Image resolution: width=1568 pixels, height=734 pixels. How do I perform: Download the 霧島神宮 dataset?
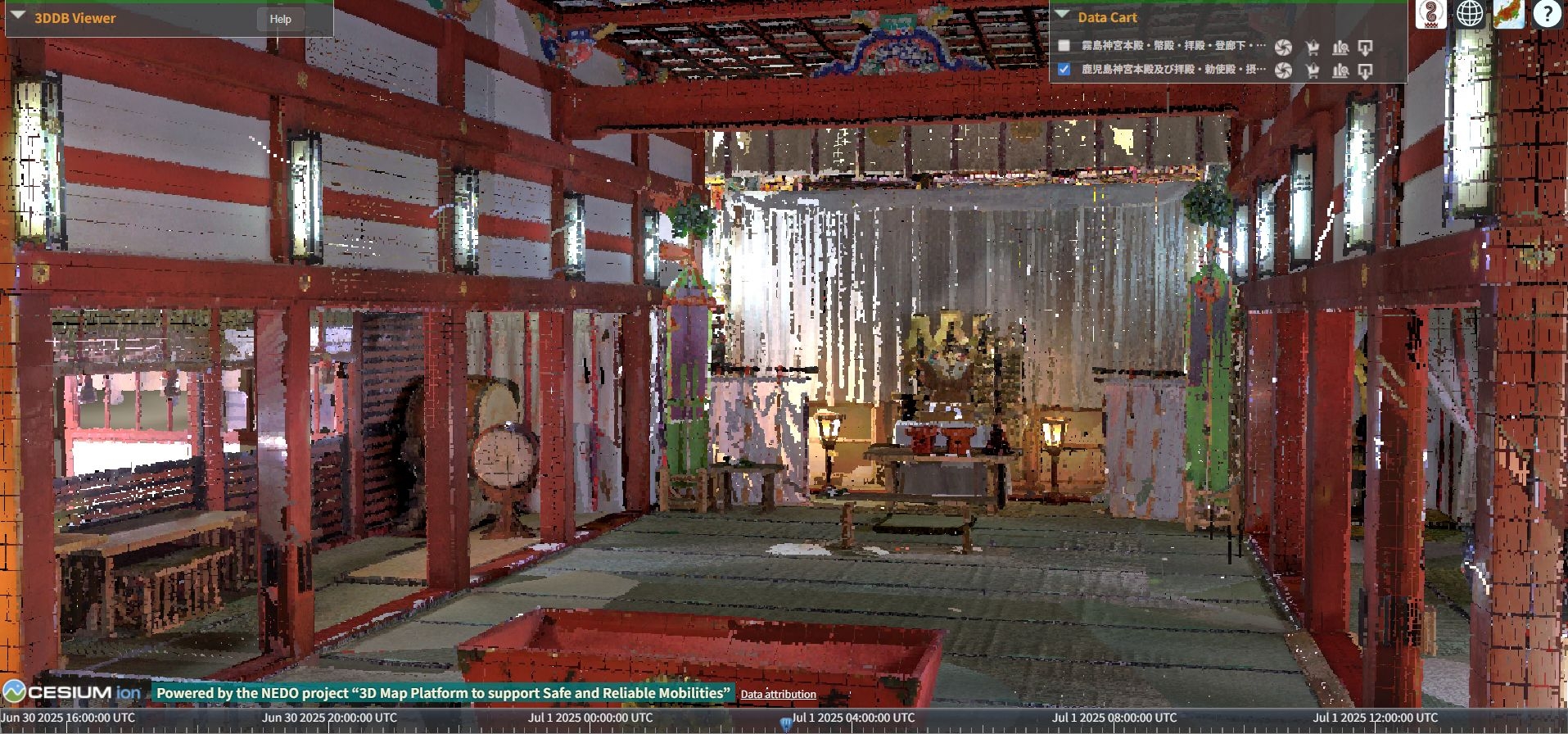[x=1365, y=48]
